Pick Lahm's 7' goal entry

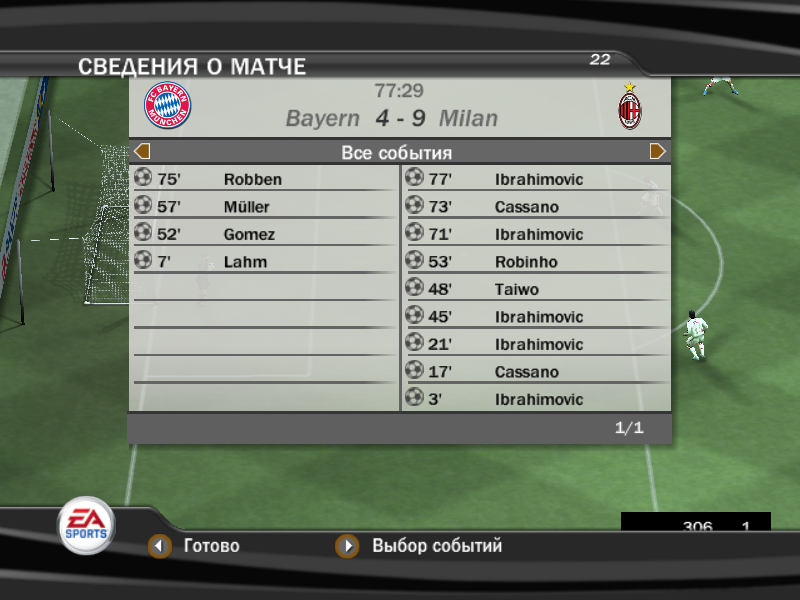coord(264,262)
